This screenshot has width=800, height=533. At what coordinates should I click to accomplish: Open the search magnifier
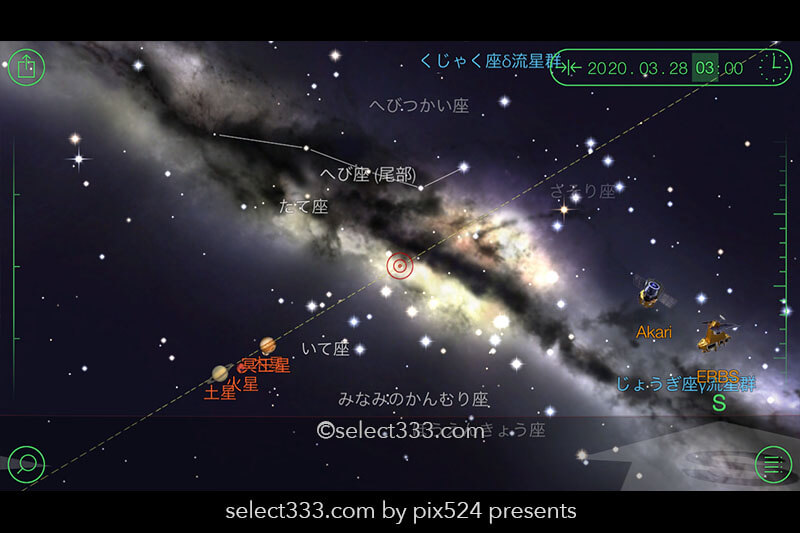27,463
